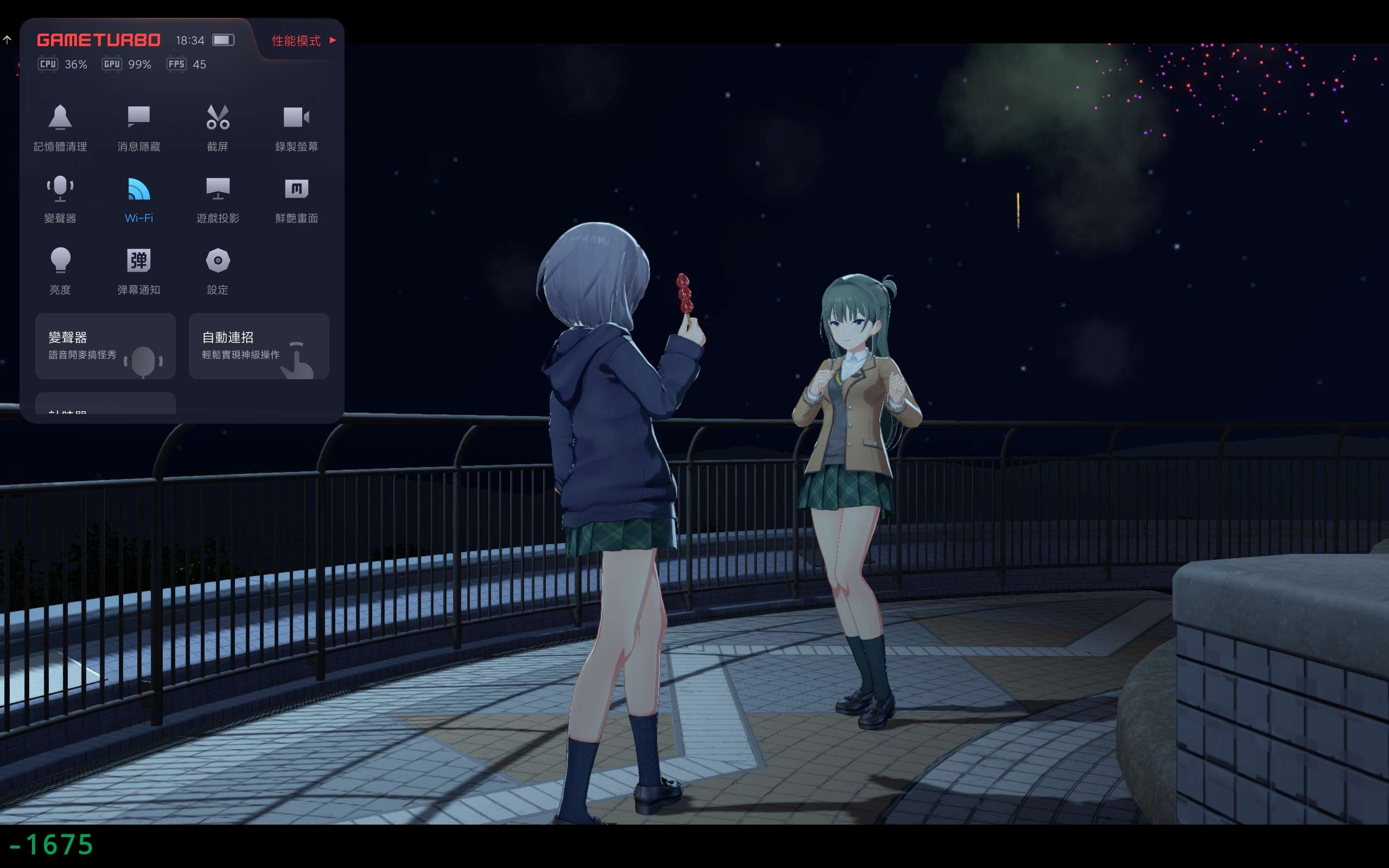Open the 自動連招 auto combo card
This screenshot has width=1389, height=868.
point(258,346)
